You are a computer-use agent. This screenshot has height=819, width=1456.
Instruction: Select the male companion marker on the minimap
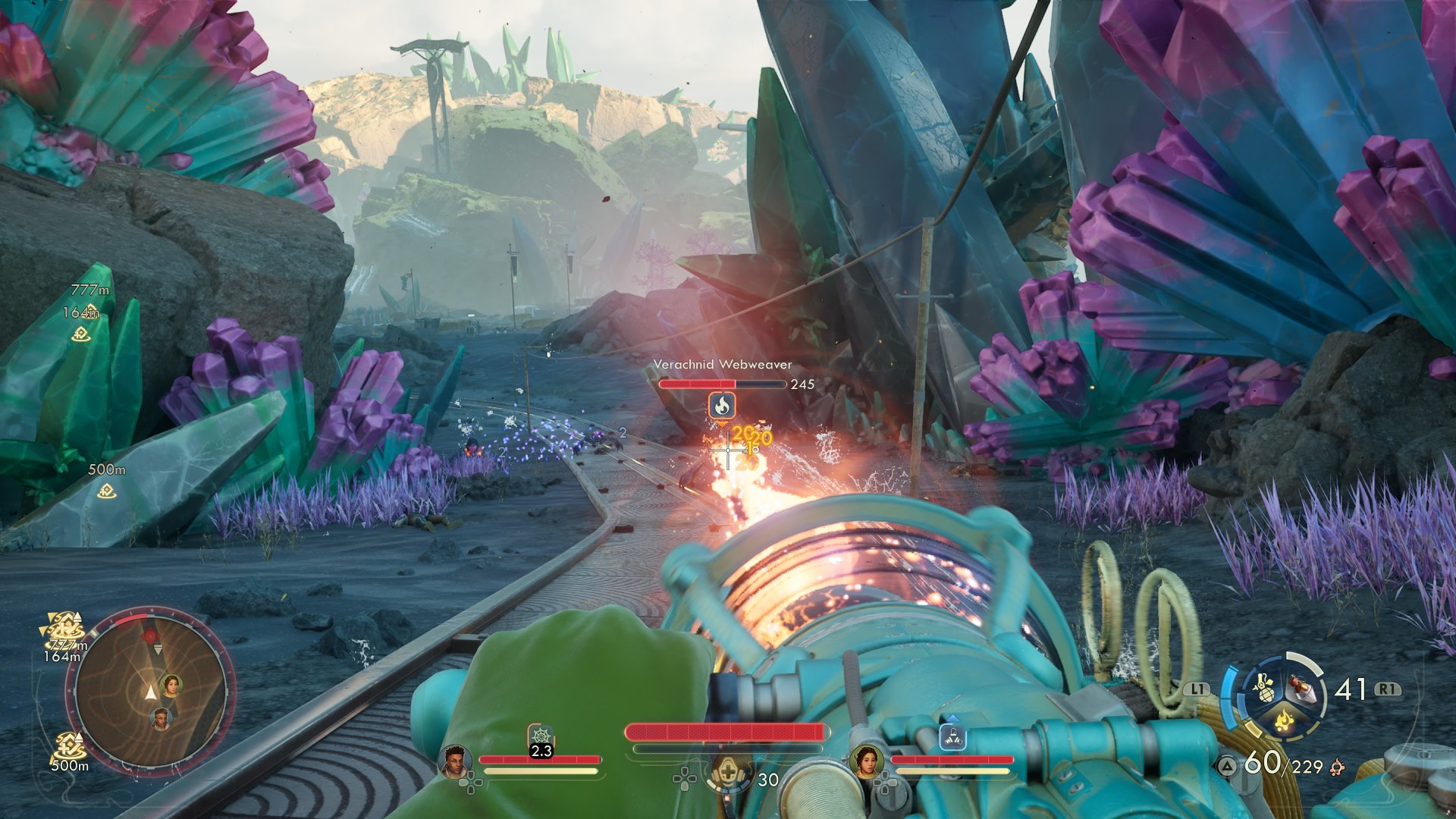click(x=161, y=717)
